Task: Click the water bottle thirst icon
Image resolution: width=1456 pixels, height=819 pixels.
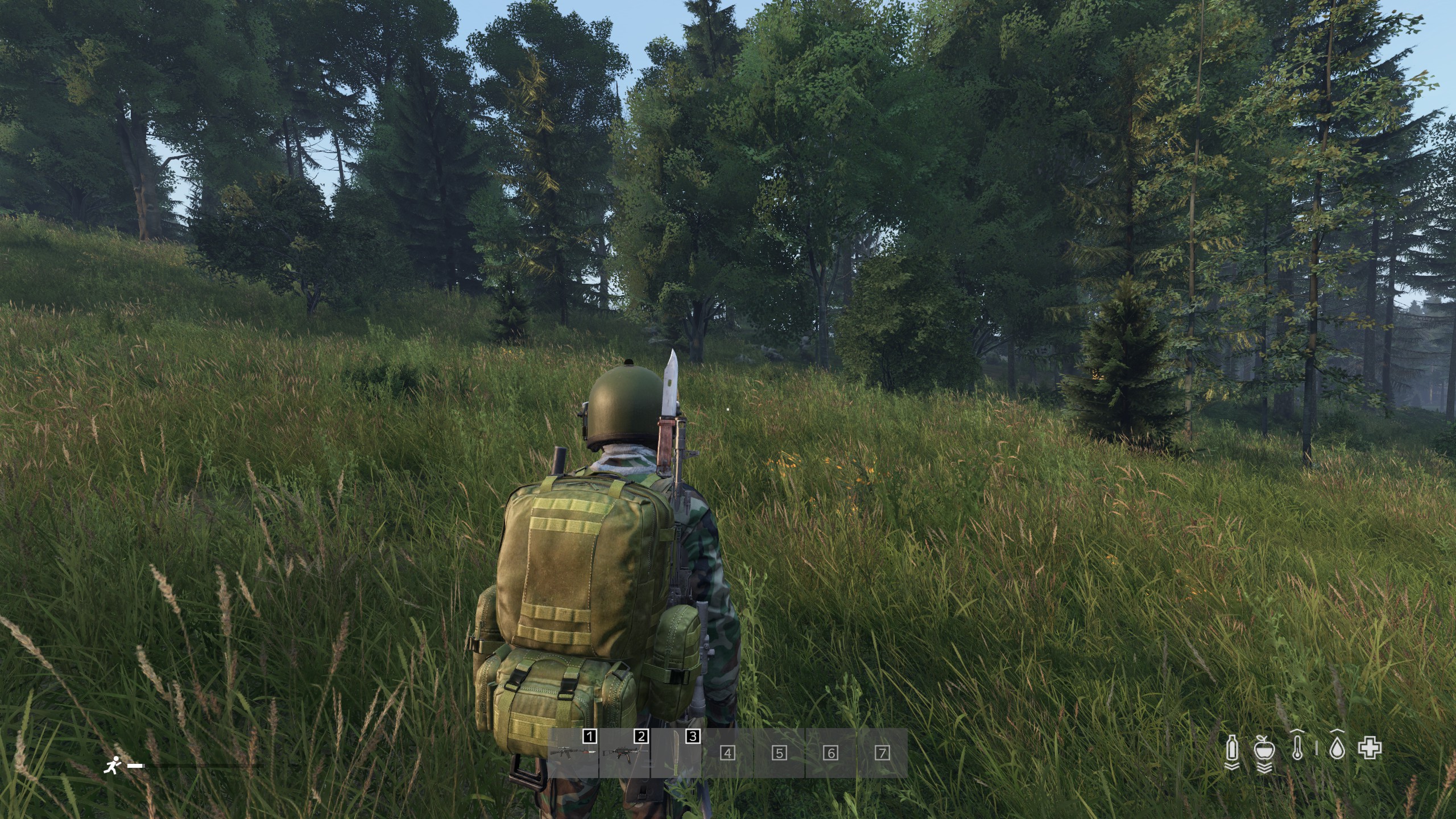Action: 1232,748
